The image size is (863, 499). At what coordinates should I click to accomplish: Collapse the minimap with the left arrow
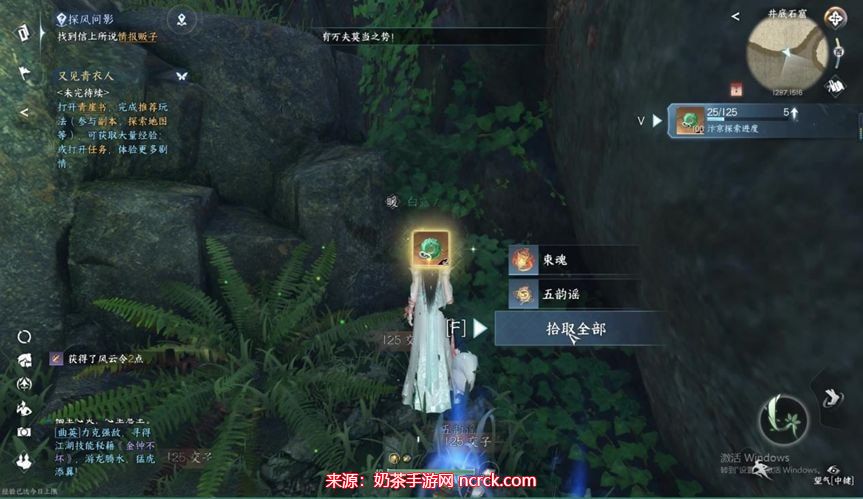(735, 17)
